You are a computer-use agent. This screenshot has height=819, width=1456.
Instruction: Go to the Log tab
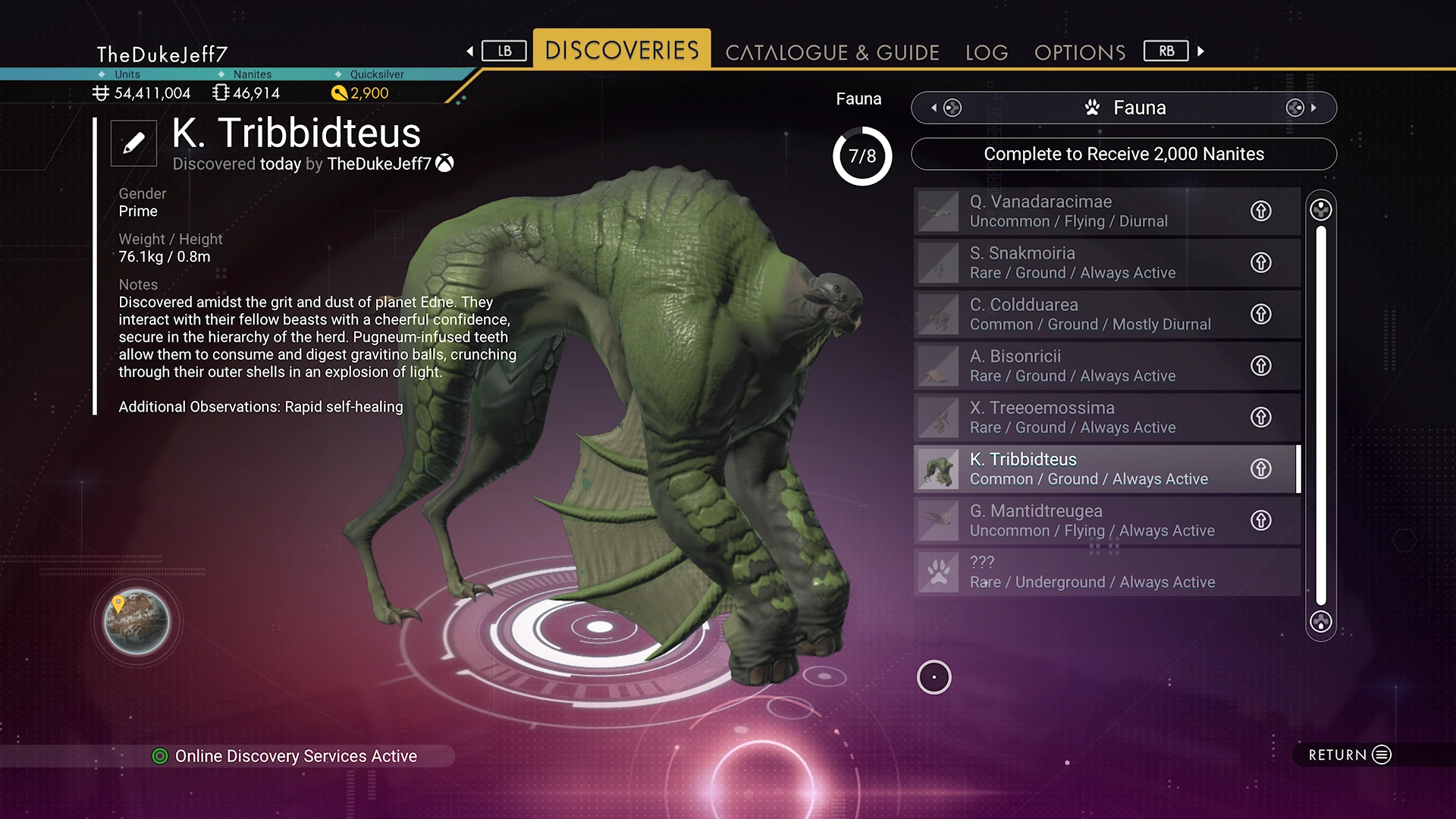pyautogui.click(x=987, y=52)
